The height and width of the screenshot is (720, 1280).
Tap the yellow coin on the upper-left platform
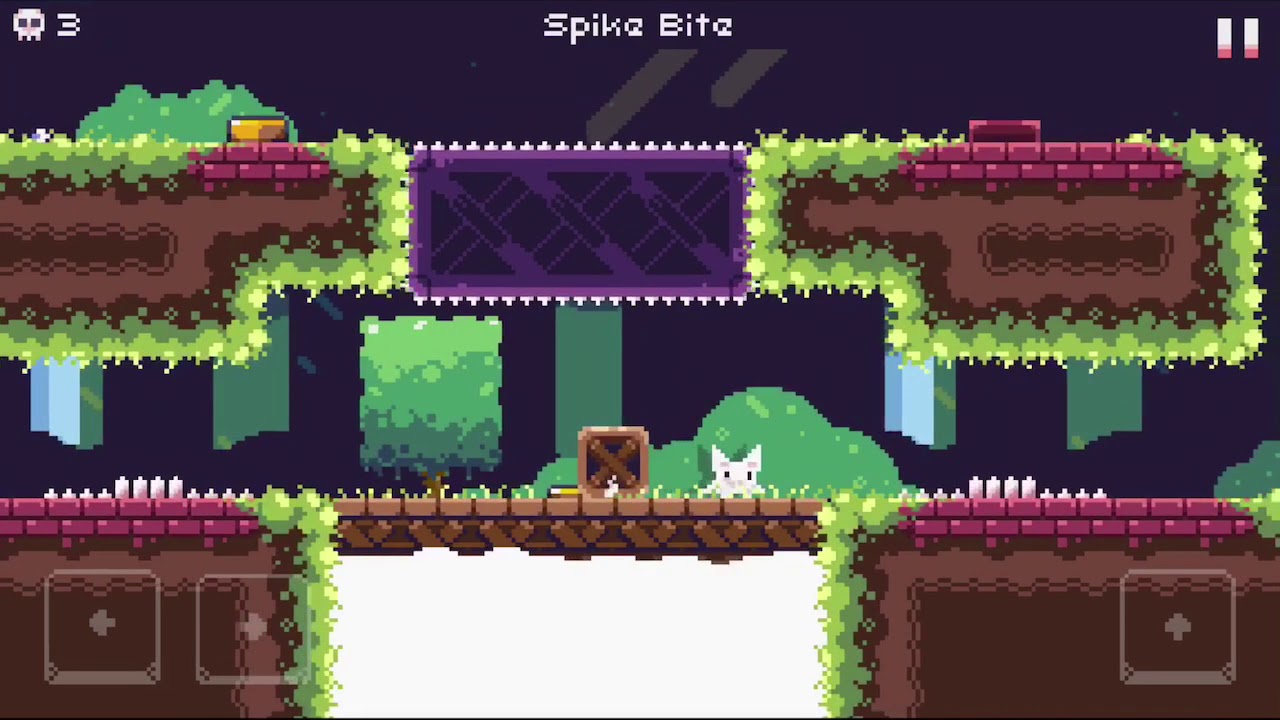tap(258, 126)
